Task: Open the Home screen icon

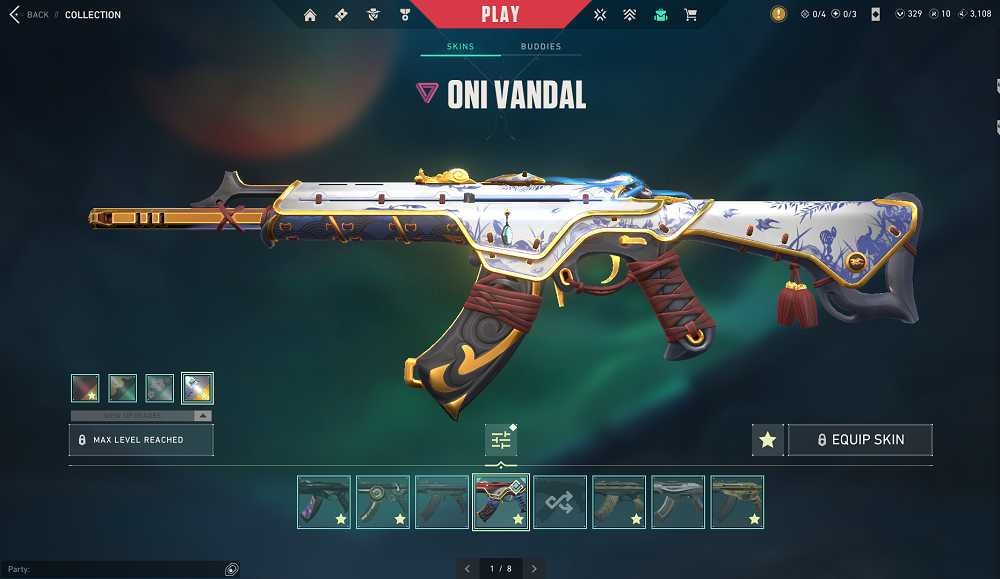Action: click(x=310, y=15)
